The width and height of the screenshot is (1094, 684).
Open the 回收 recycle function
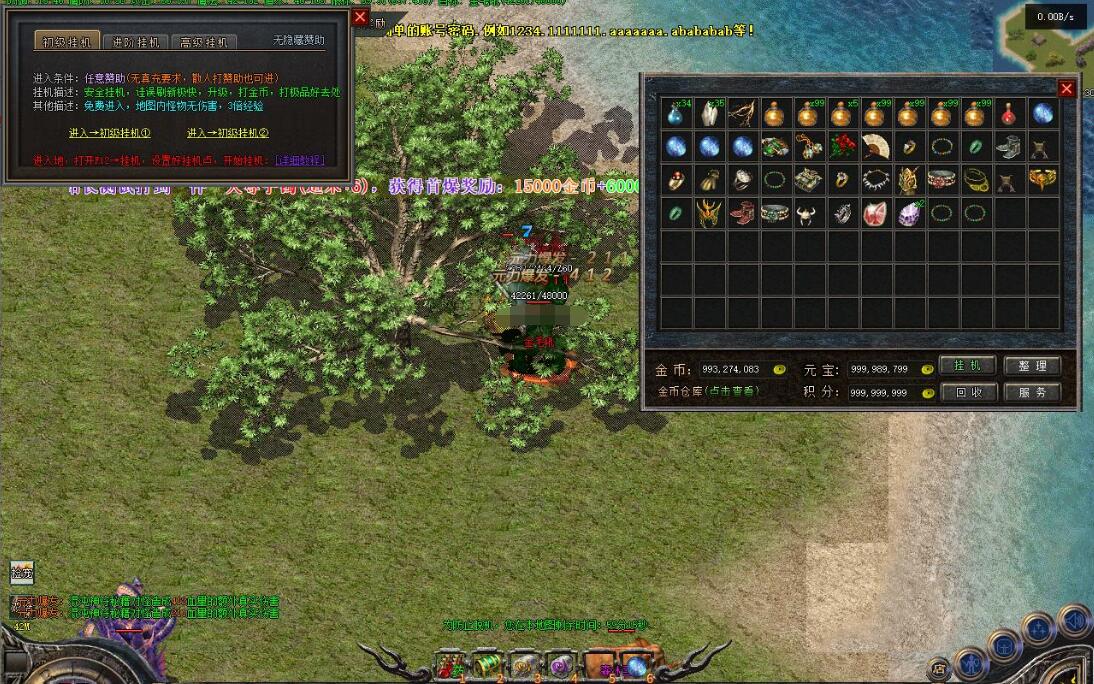pyautogui.click(x=968, y=392)
